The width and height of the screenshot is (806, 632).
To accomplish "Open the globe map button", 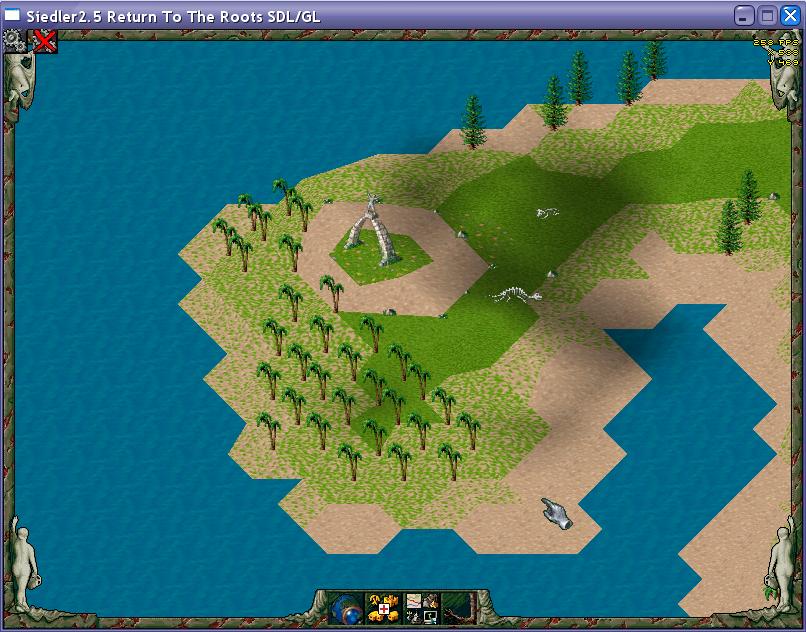I will coord(345,607).
